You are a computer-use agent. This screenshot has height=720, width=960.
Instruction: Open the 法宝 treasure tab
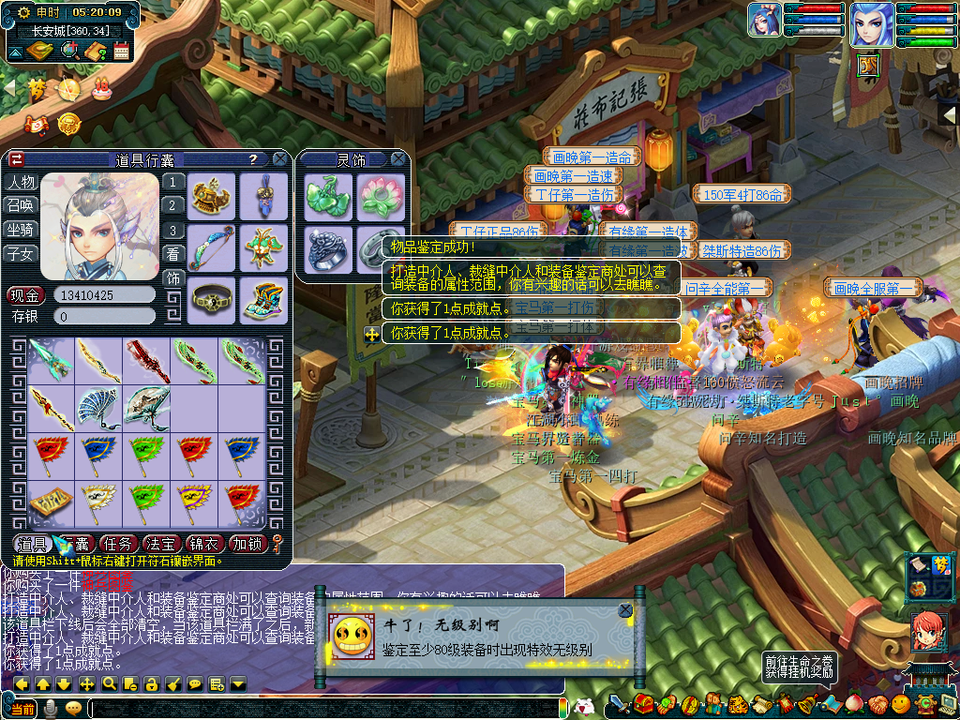point(161,544)
